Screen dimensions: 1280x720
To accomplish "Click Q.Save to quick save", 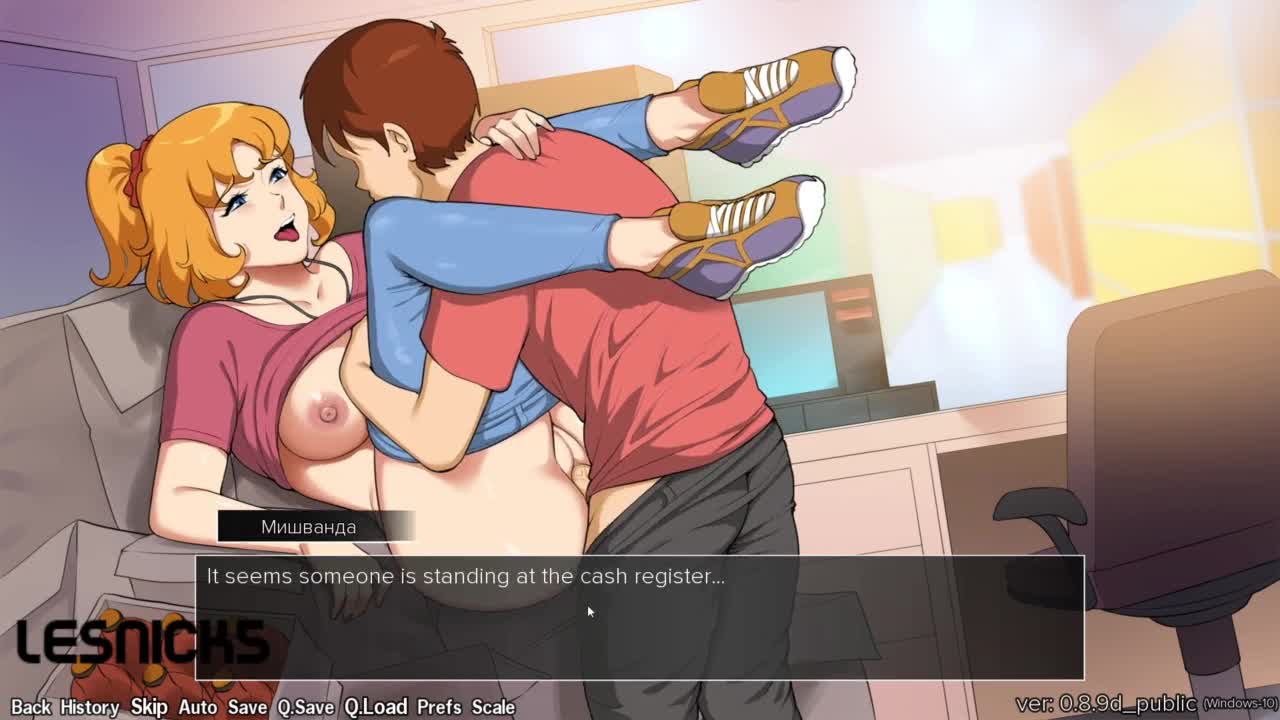I will (x=305, y=706).
